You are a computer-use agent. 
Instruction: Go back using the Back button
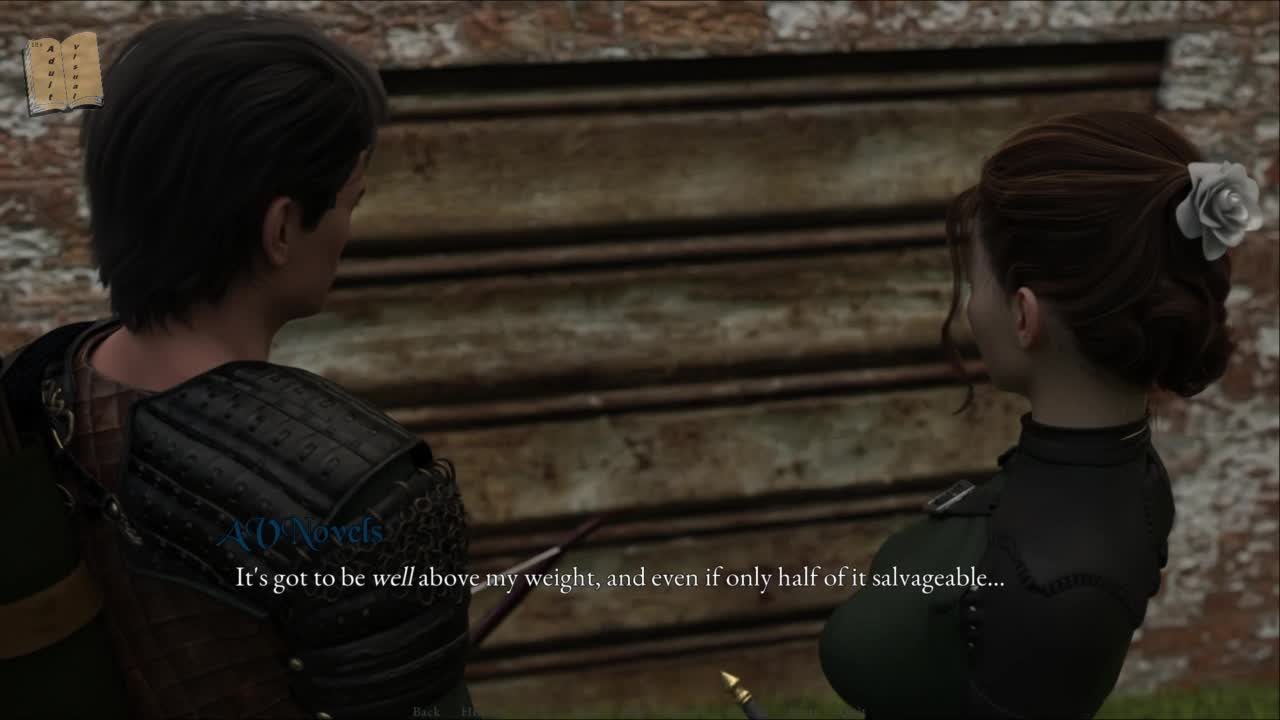[x=426, y=711]
